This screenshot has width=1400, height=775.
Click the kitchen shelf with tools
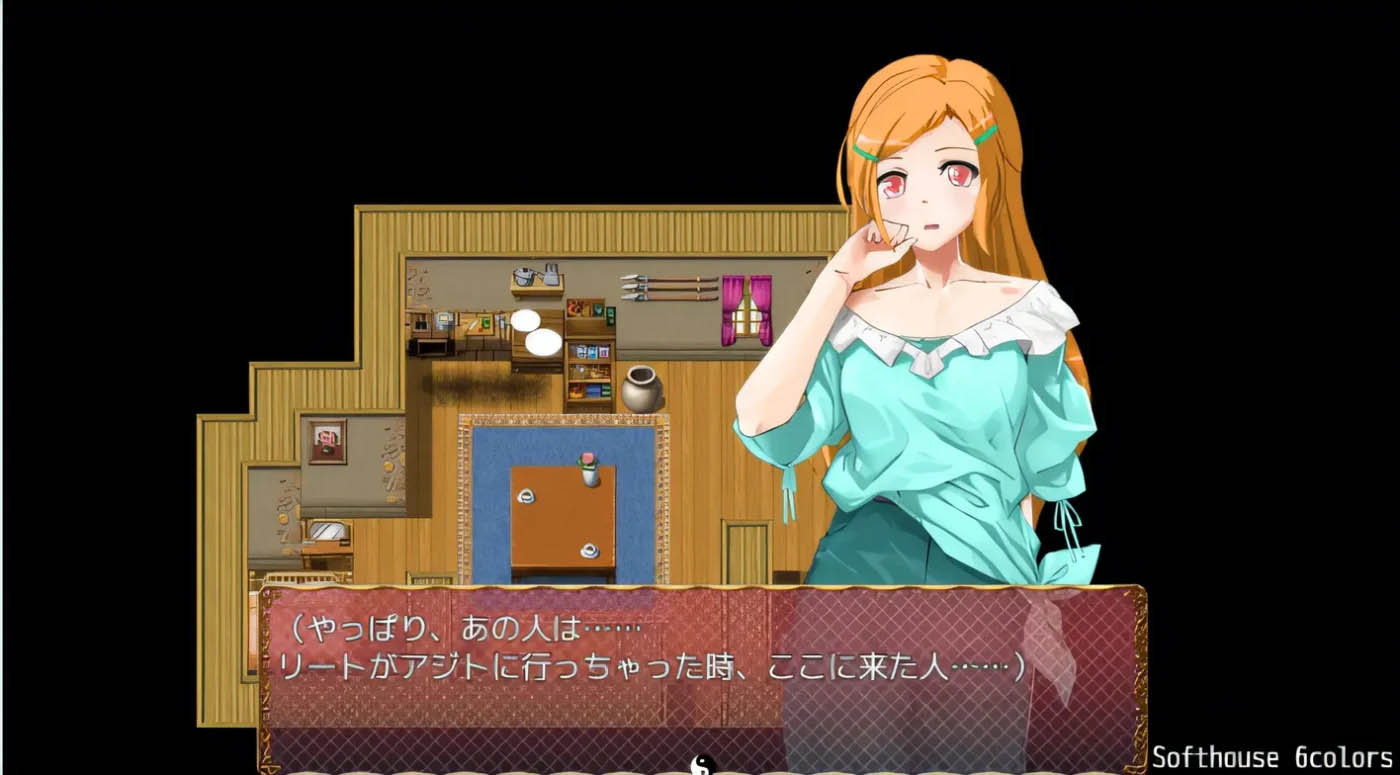(x=535, y=280)
